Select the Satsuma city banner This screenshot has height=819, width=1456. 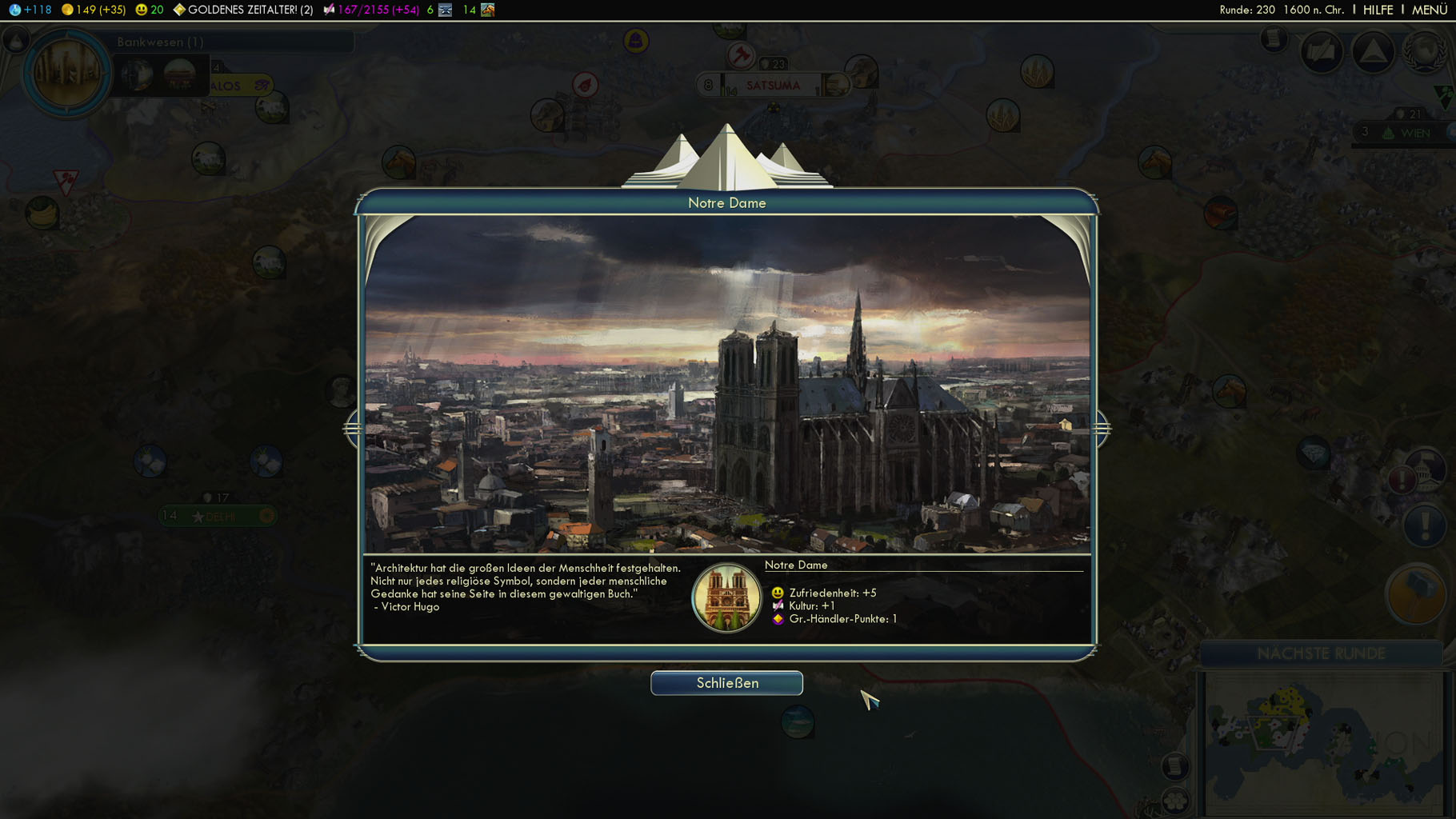tap(772, 85)
